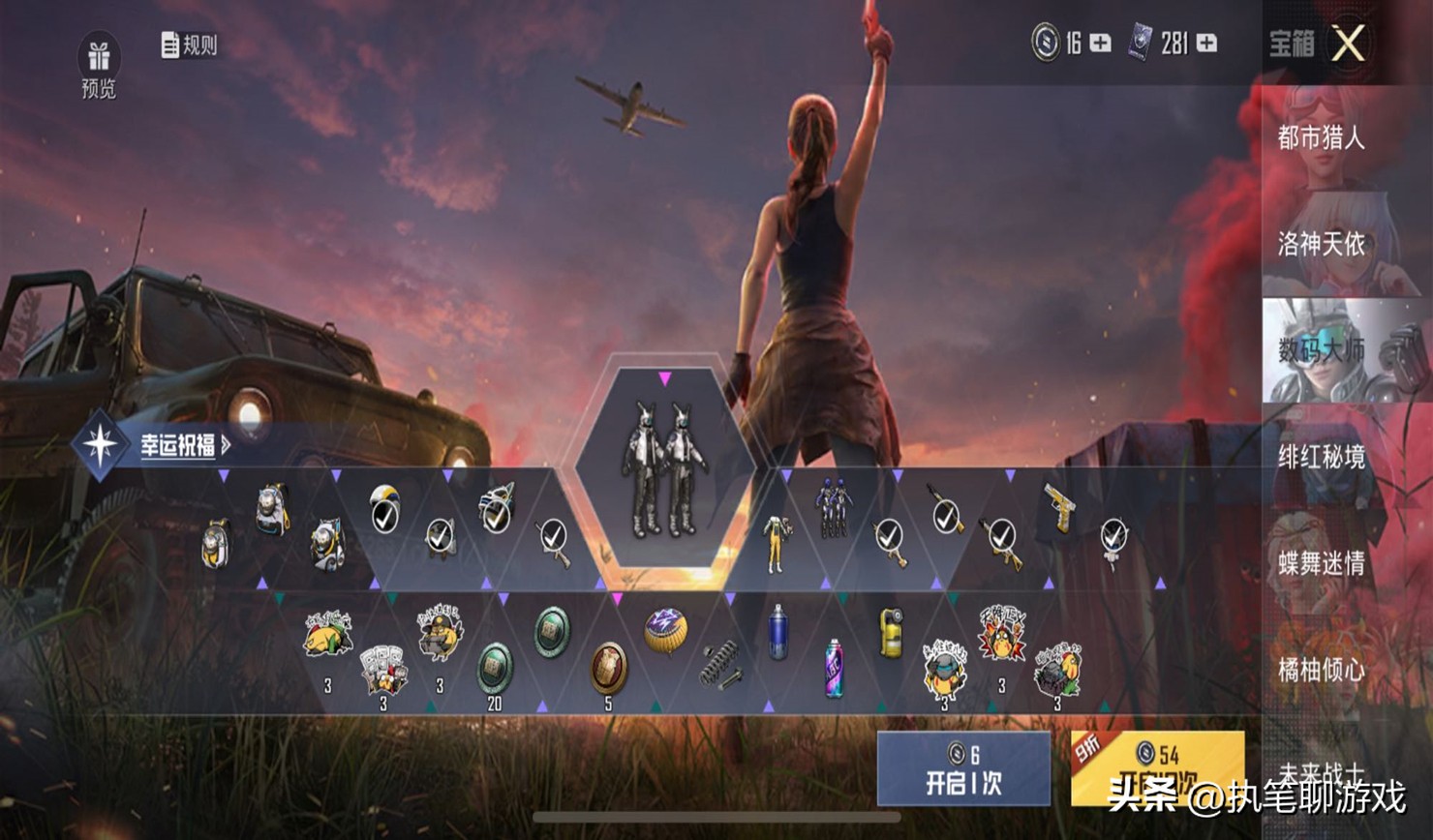
Task: Toggle the checkmark beneath the golden pistol
Action: (1115, 533)
